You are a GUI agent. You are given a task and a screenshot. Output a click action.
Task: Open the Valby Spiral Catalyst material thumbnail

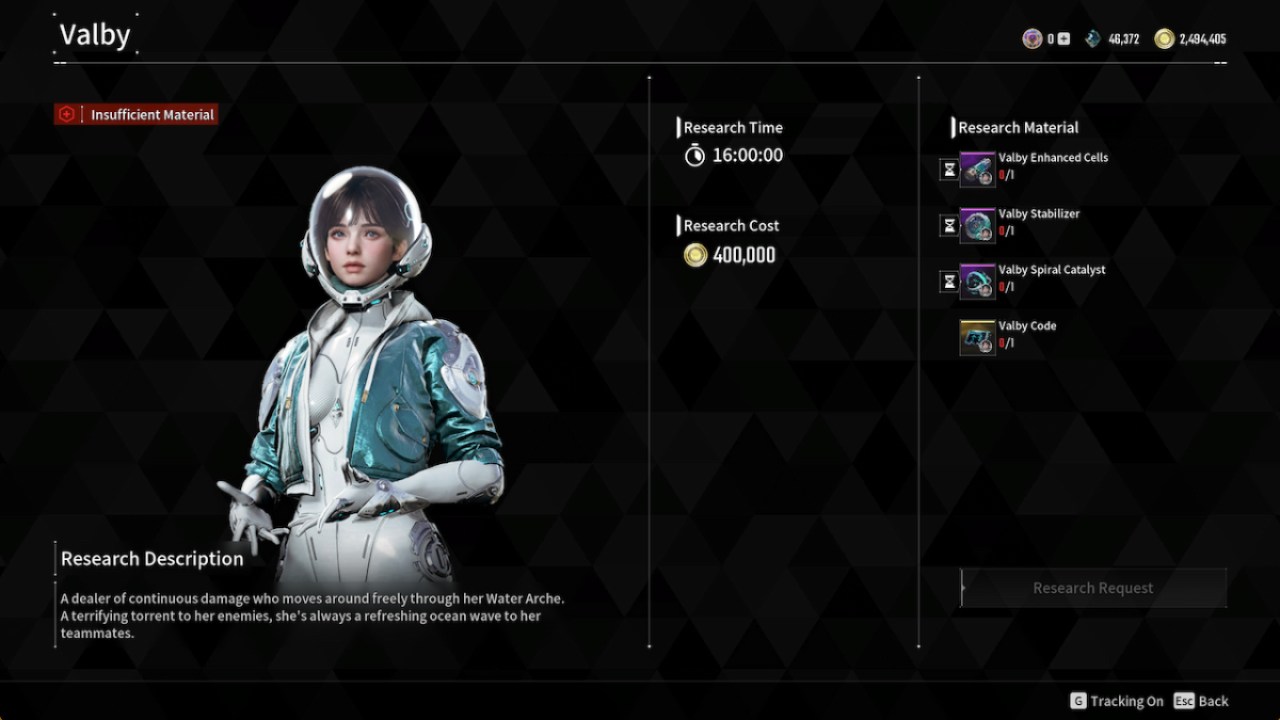pyautogui.click(x=977, y=280)
